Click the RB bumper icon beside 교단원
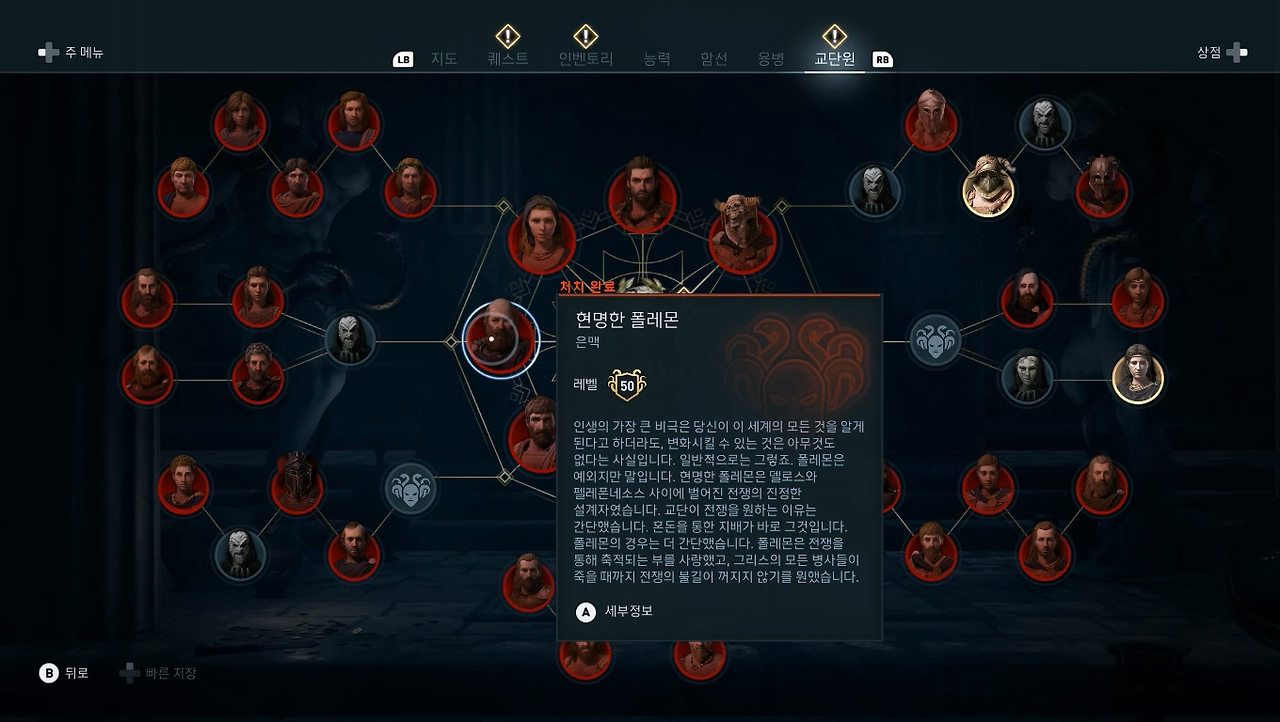Image resolution: width=1280 pixels, height=722 pixels. 881,59
